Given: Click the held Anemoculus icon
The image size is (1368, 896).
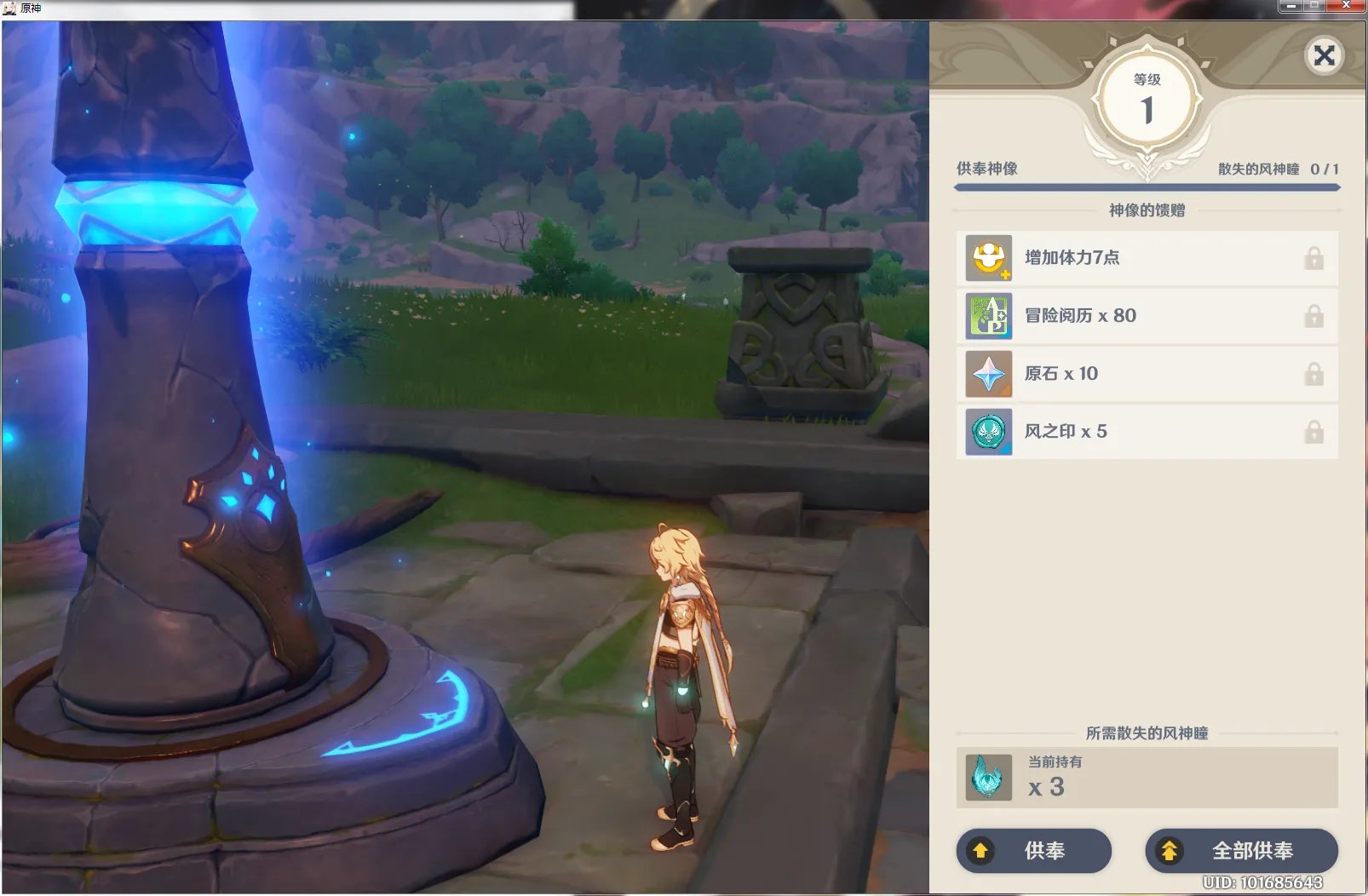Looking at the screenshot, I should pos(988,778).
